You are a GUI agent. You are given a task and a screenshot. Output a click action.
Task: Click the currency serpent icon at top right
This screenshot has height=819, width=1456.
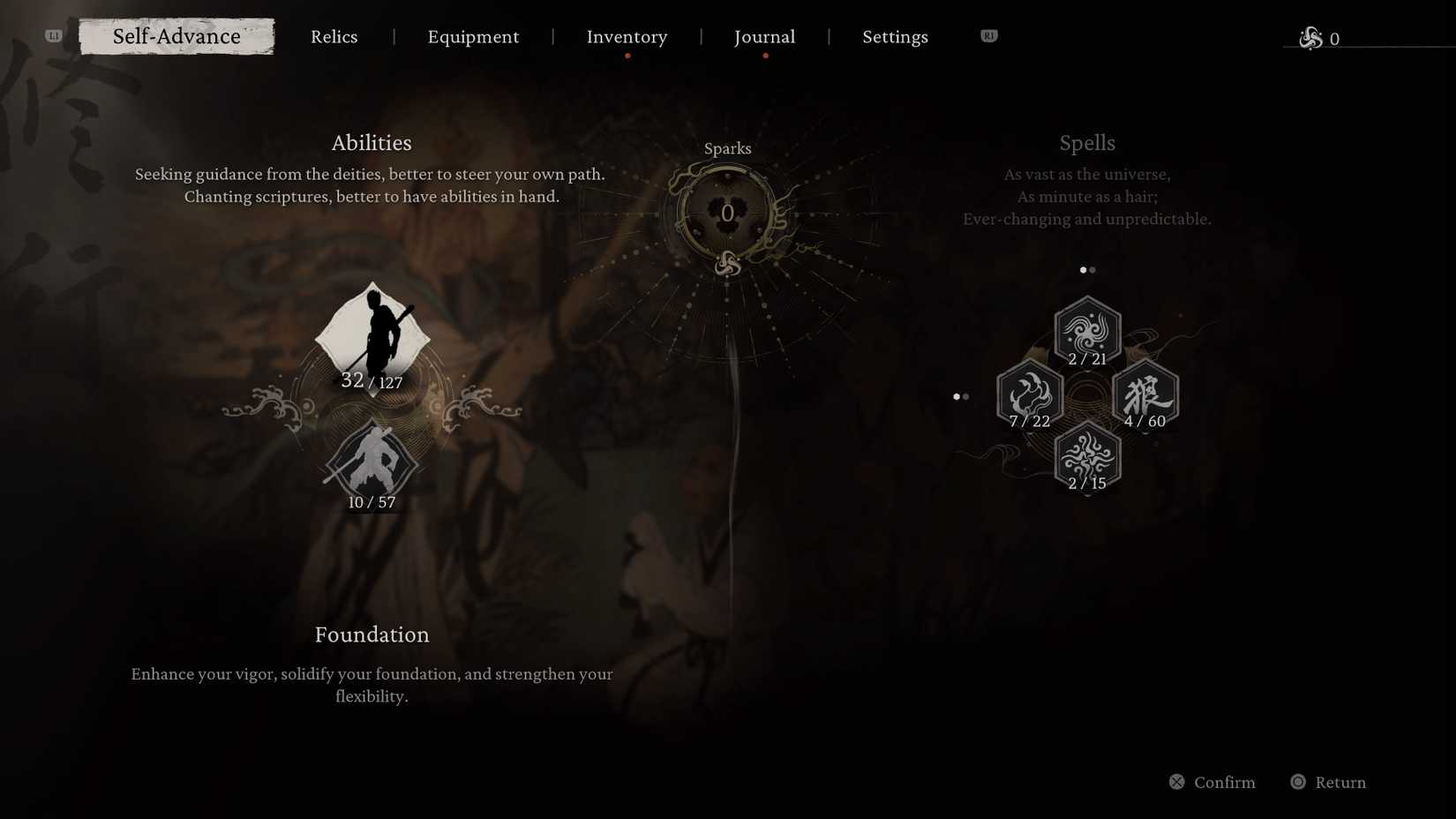click(x=1310, y=37)
